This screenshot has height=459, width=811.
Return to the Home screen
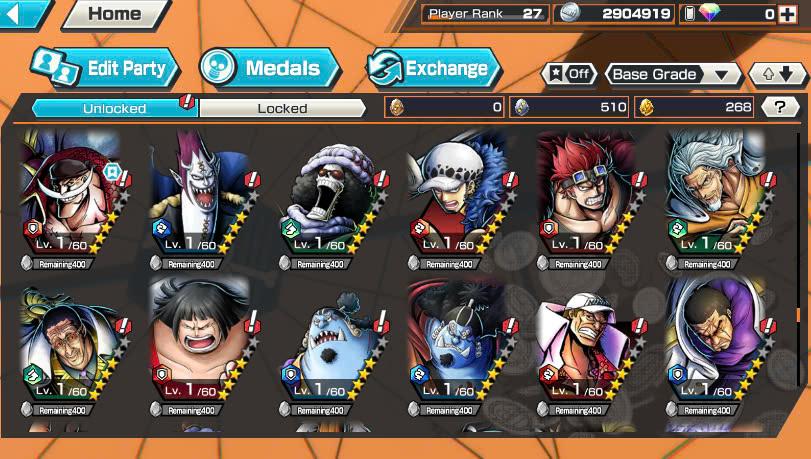114,14
